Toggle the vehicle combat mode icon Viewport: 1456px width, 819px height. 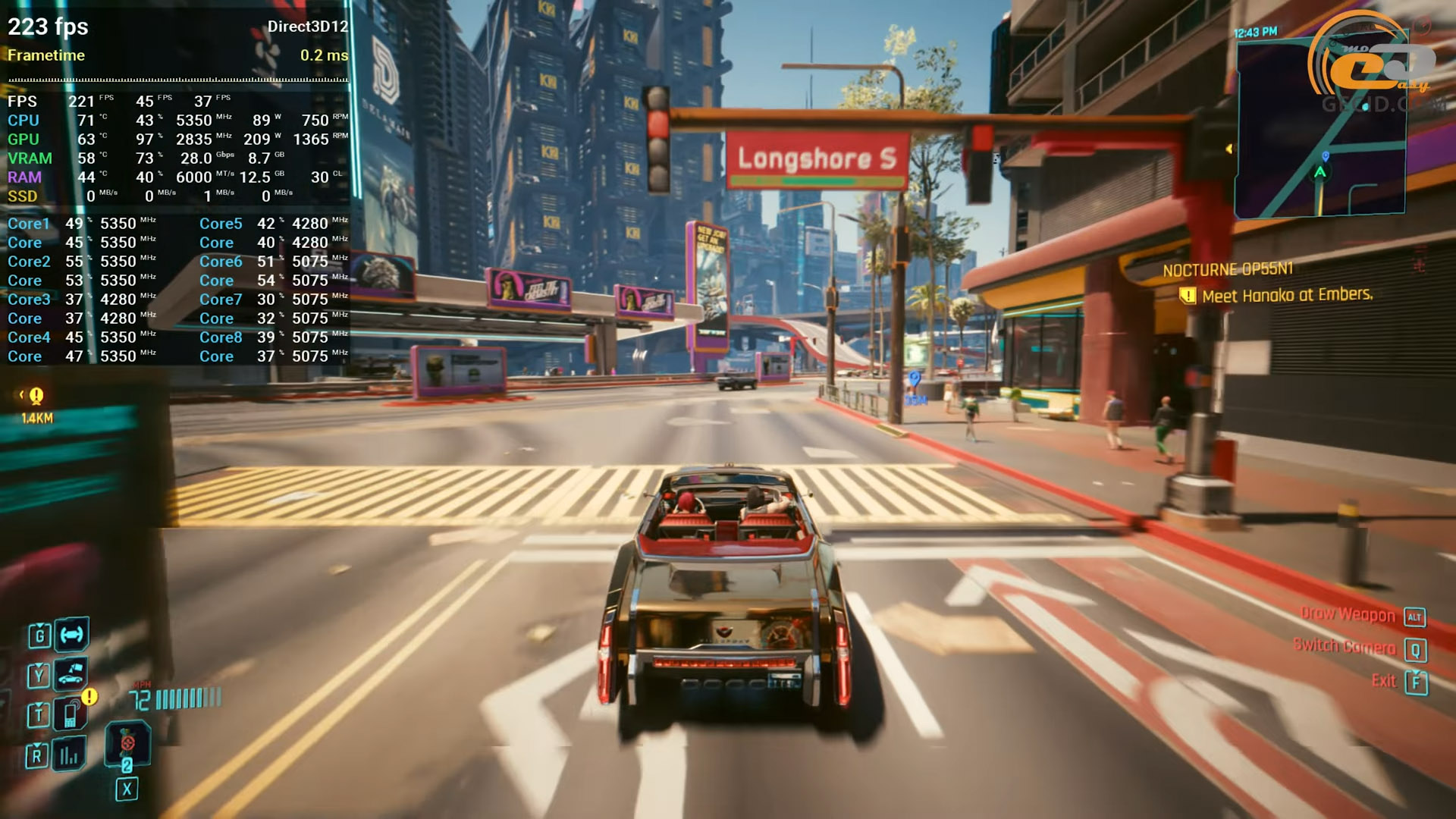[x=72, y=635]
